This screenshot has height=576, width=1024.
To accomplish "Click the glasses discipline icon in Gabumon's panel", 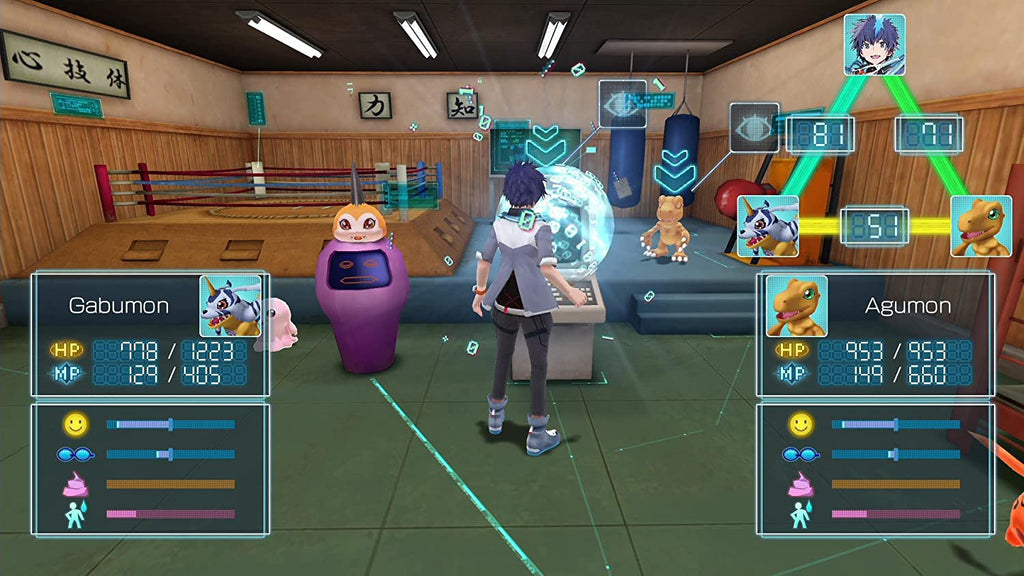I will (x=76, y=454).
